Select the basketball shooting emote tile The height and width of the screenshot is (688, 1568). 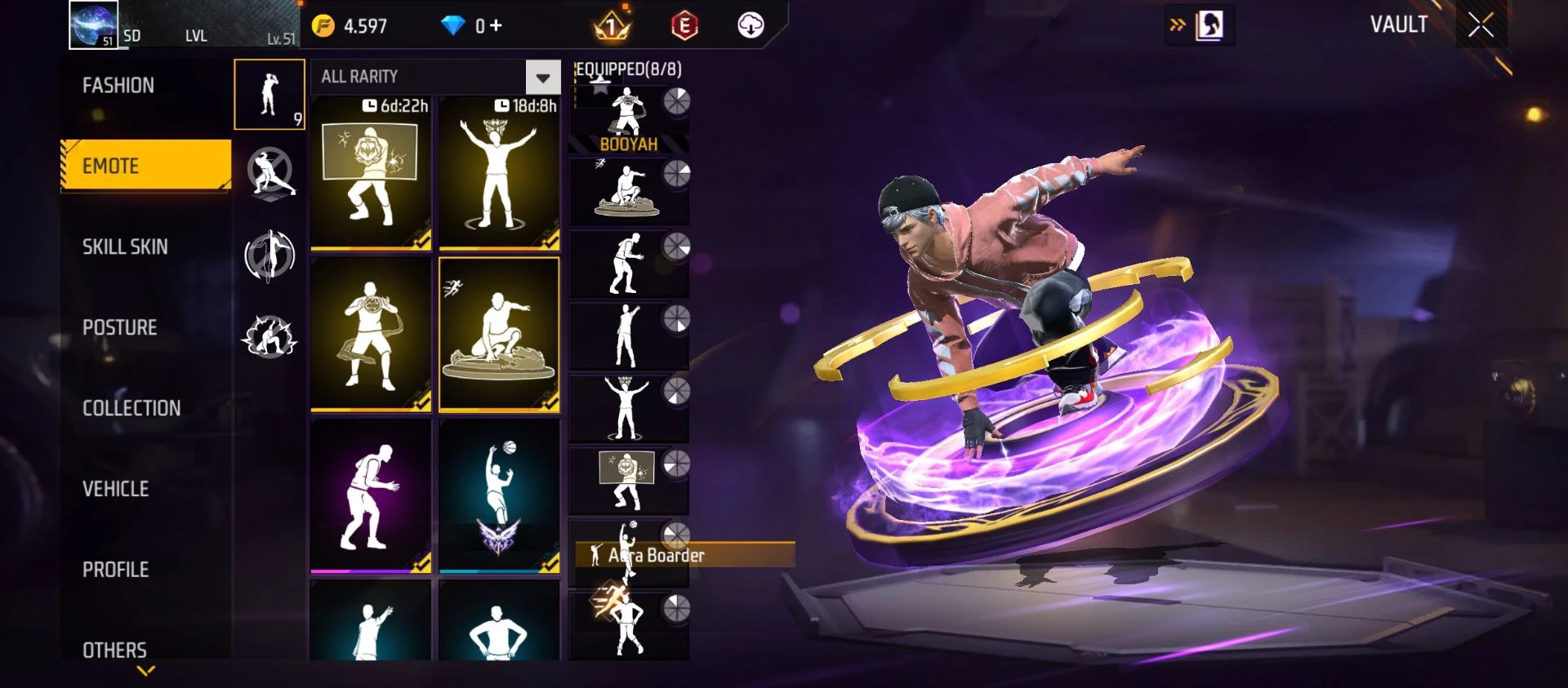499,495
